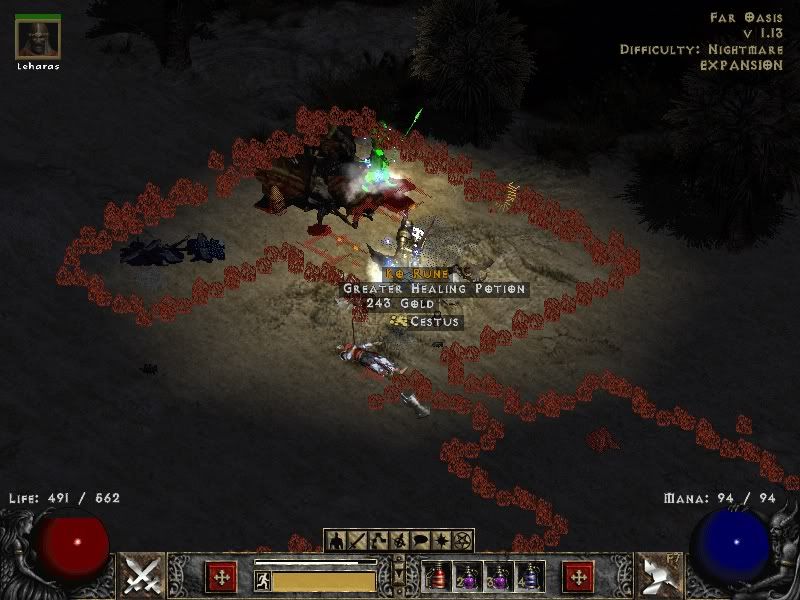Open the skill tree icon
800x600 pixels.
[x=377, y=541]
